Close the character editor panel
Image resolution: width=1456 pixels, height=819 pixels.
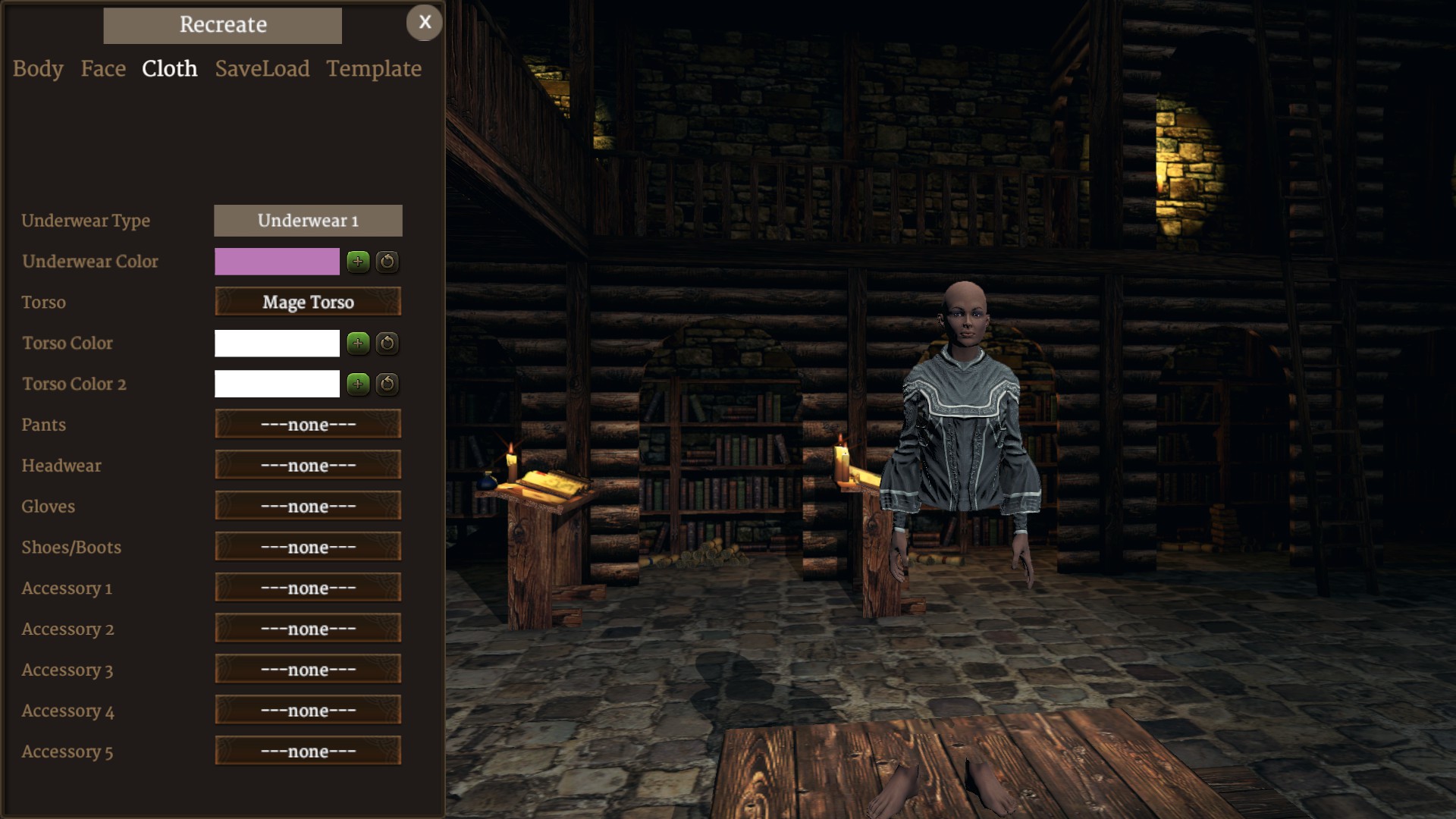(x=425, y=23)
